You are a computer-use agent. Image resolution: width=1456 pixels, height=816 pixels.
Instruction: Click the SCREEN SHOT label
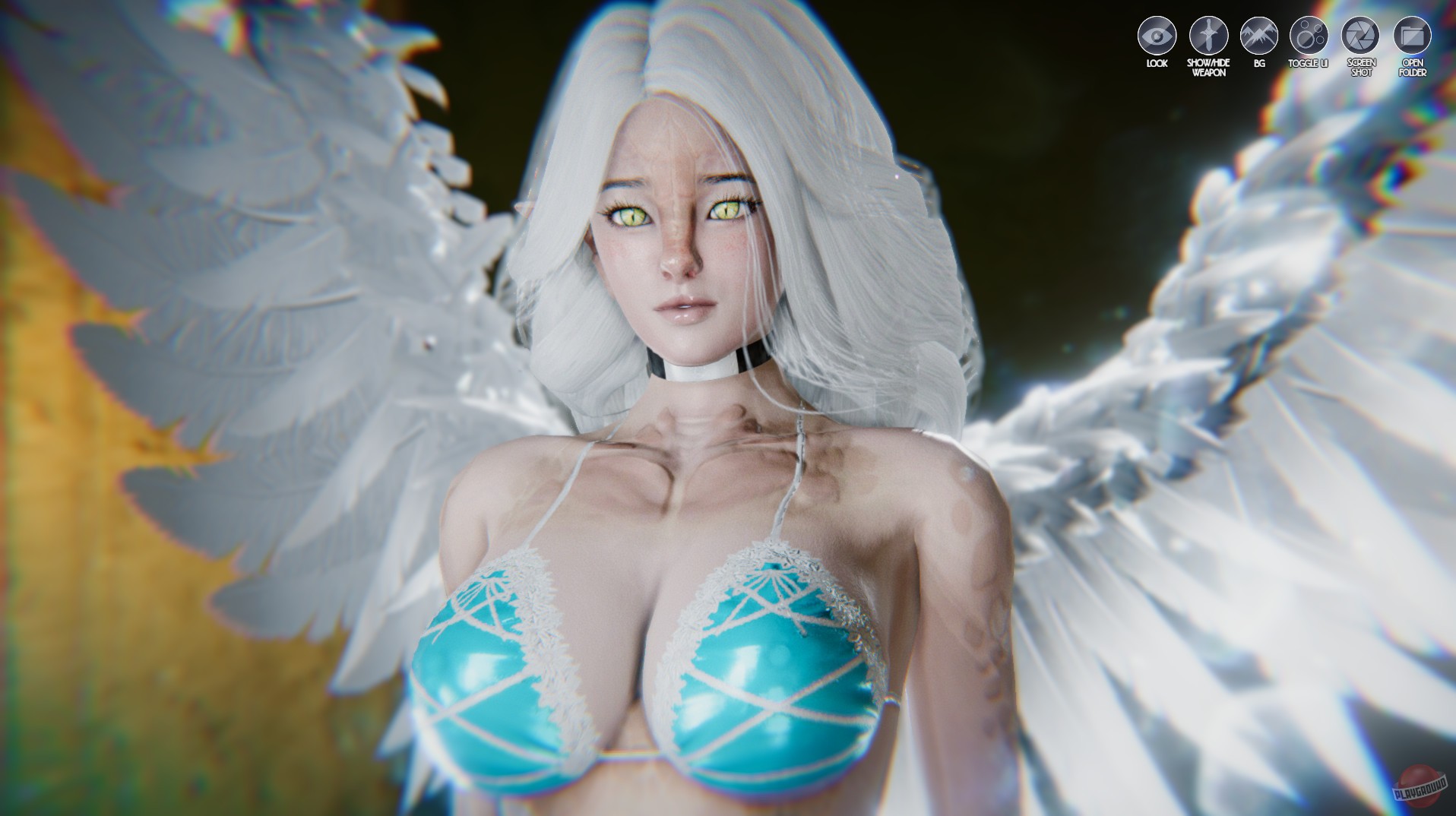pyautogui.click(x=1360, y=66)
